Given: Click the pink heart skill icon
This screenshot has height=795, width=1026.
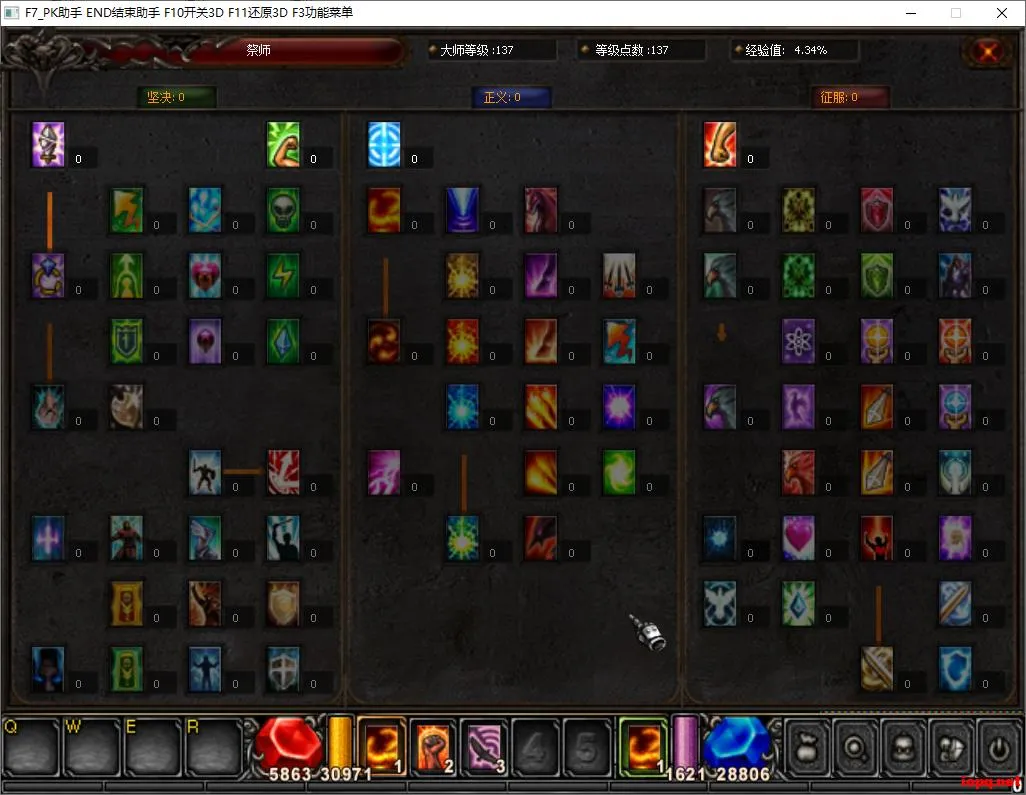Looking at the screenshot, I should pyautogui.click(x=799, y=538).
